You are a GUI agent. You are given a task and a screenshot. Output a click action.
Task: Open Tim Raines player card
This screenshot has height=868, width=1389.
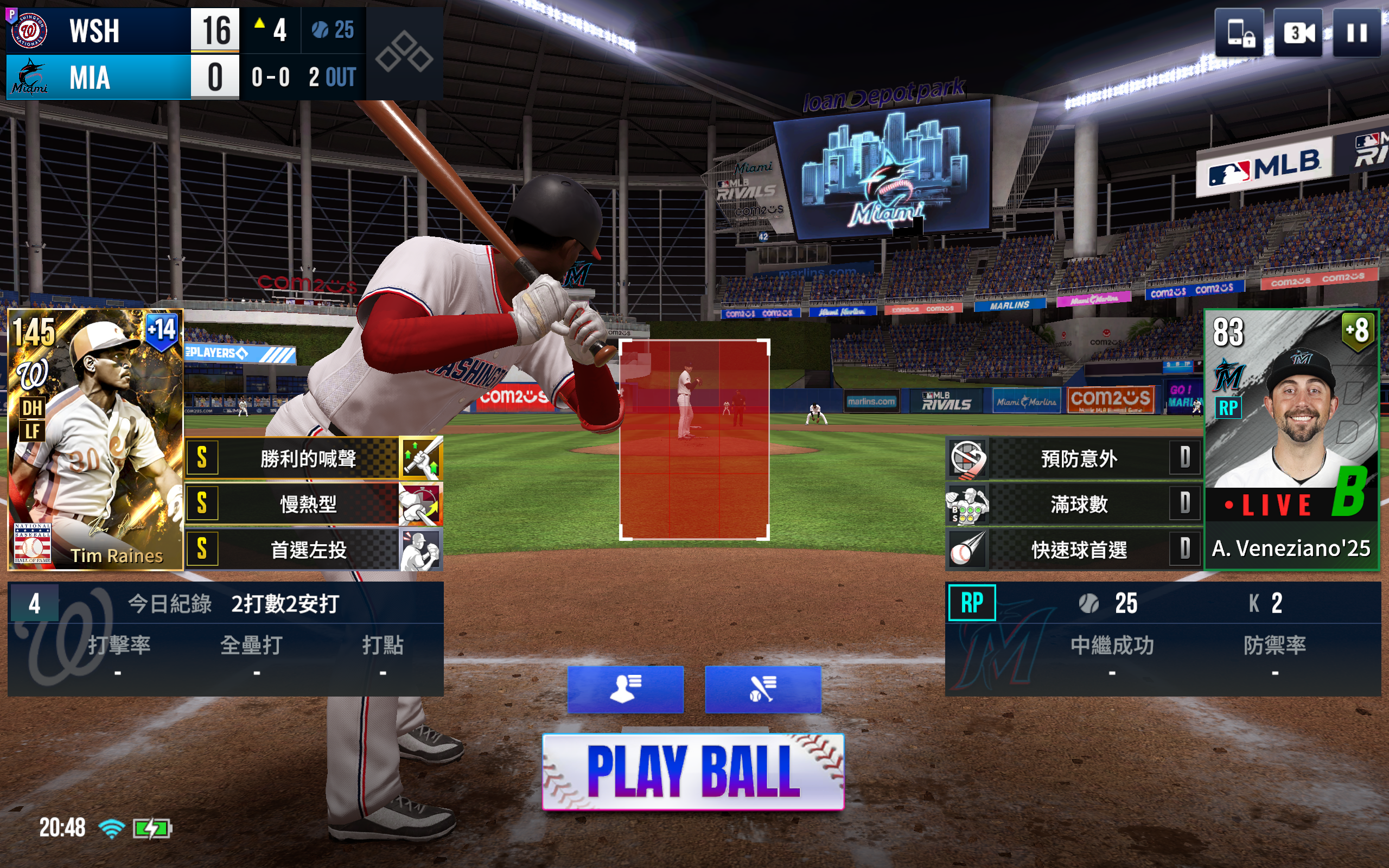95,439
